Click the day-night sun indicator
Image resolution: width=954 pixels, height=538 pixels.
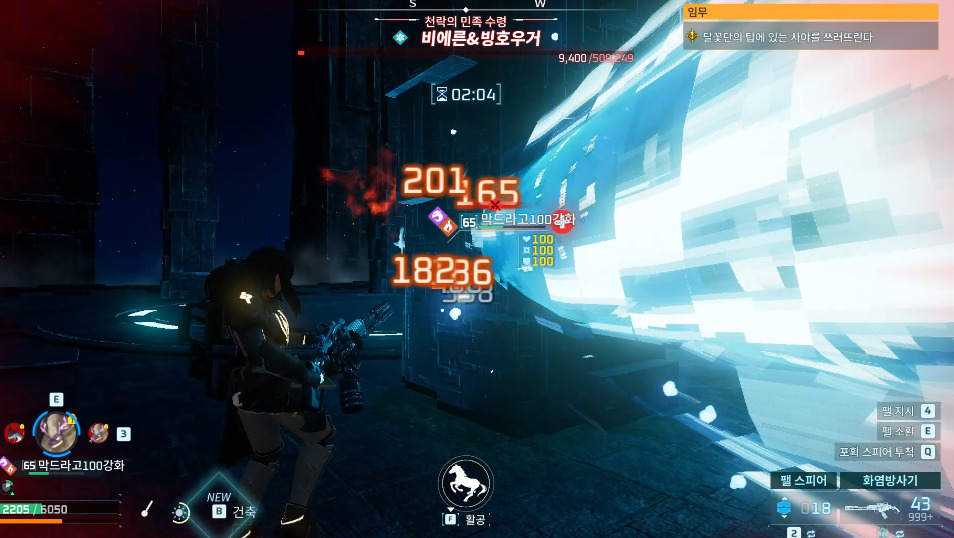[x=180, y=512]
